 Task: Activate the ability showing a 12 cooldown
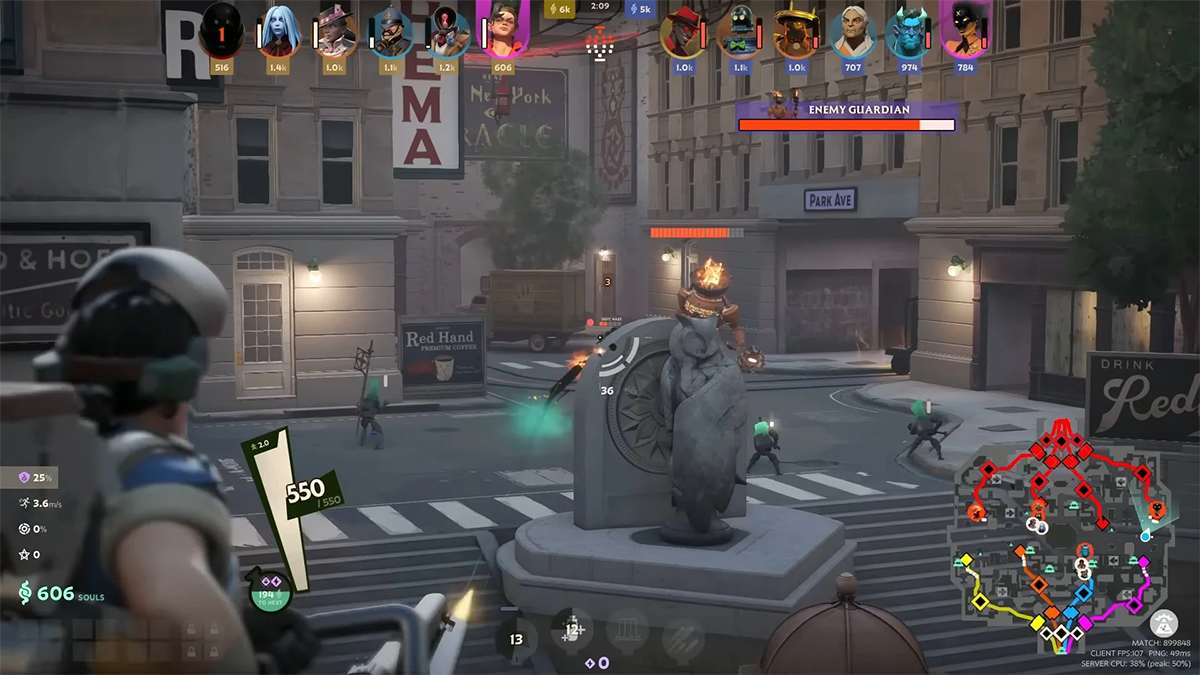pos(571,631)
